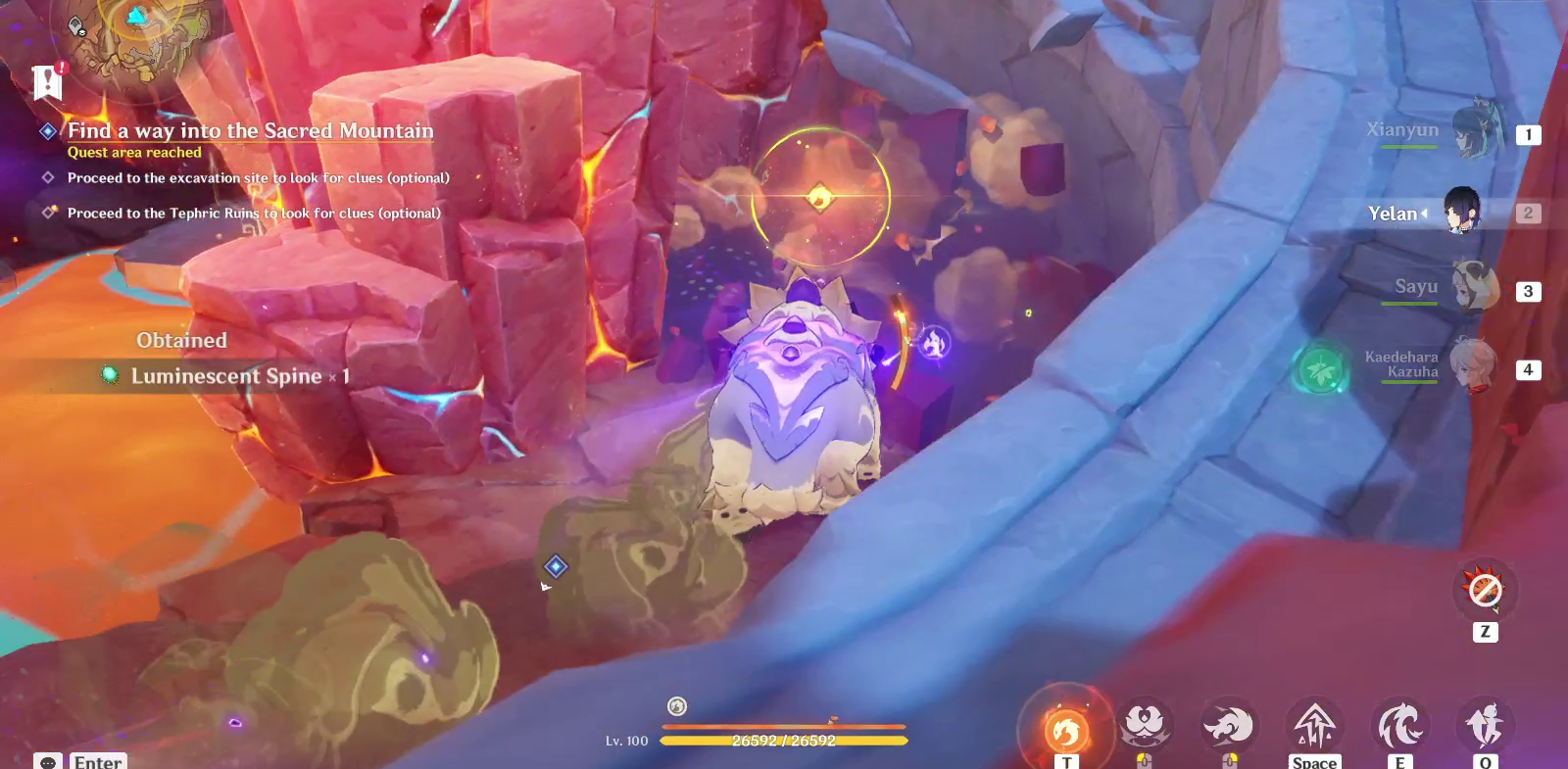Activate the Elemental Burst with the Q icon
The height and width of the screenshot is (769, 1568).
pyautogui.click(x=1486, y=721)
